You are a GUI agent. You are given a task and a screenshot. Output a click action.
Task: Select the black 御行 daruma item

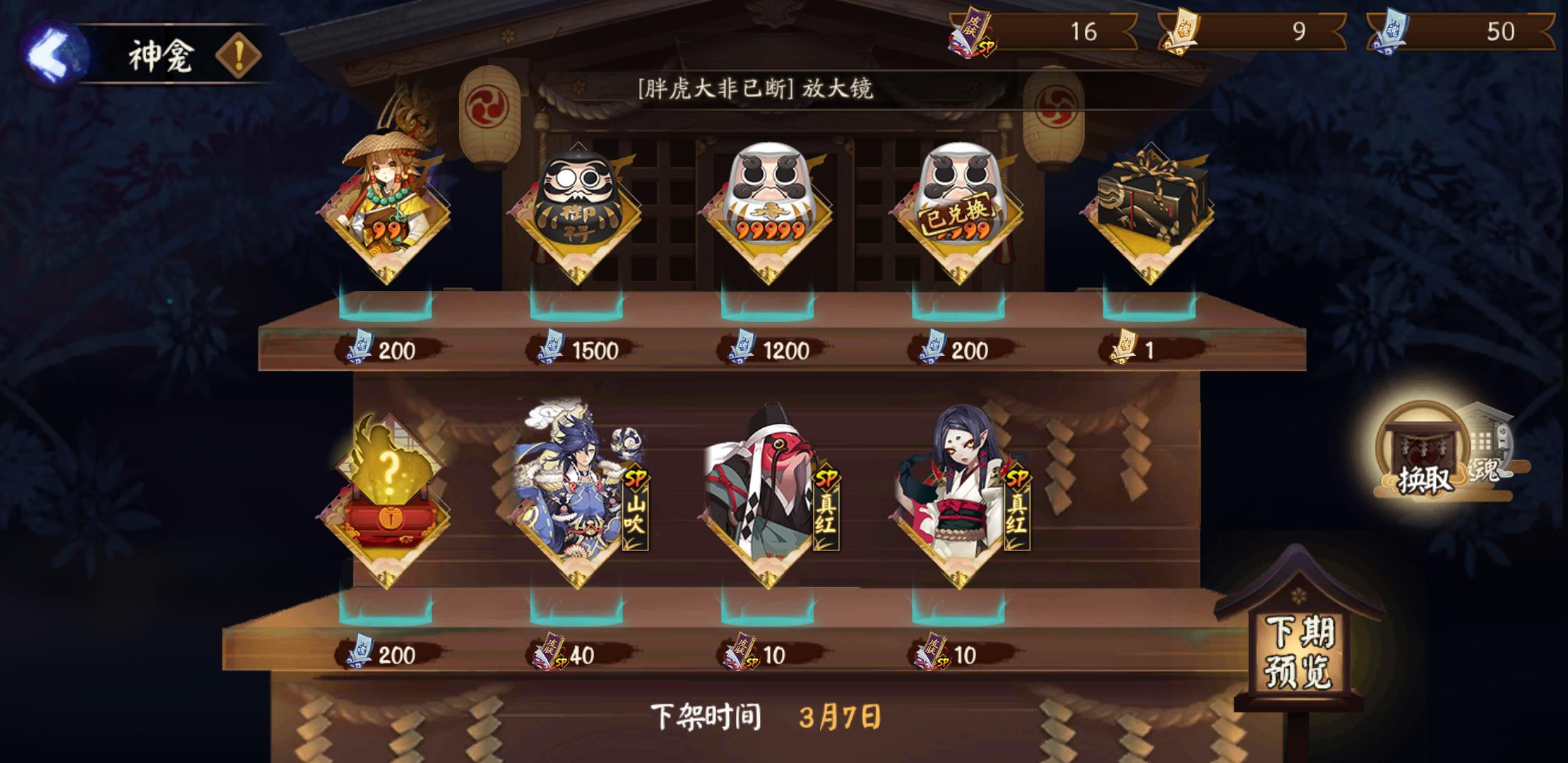pos(579,205)
